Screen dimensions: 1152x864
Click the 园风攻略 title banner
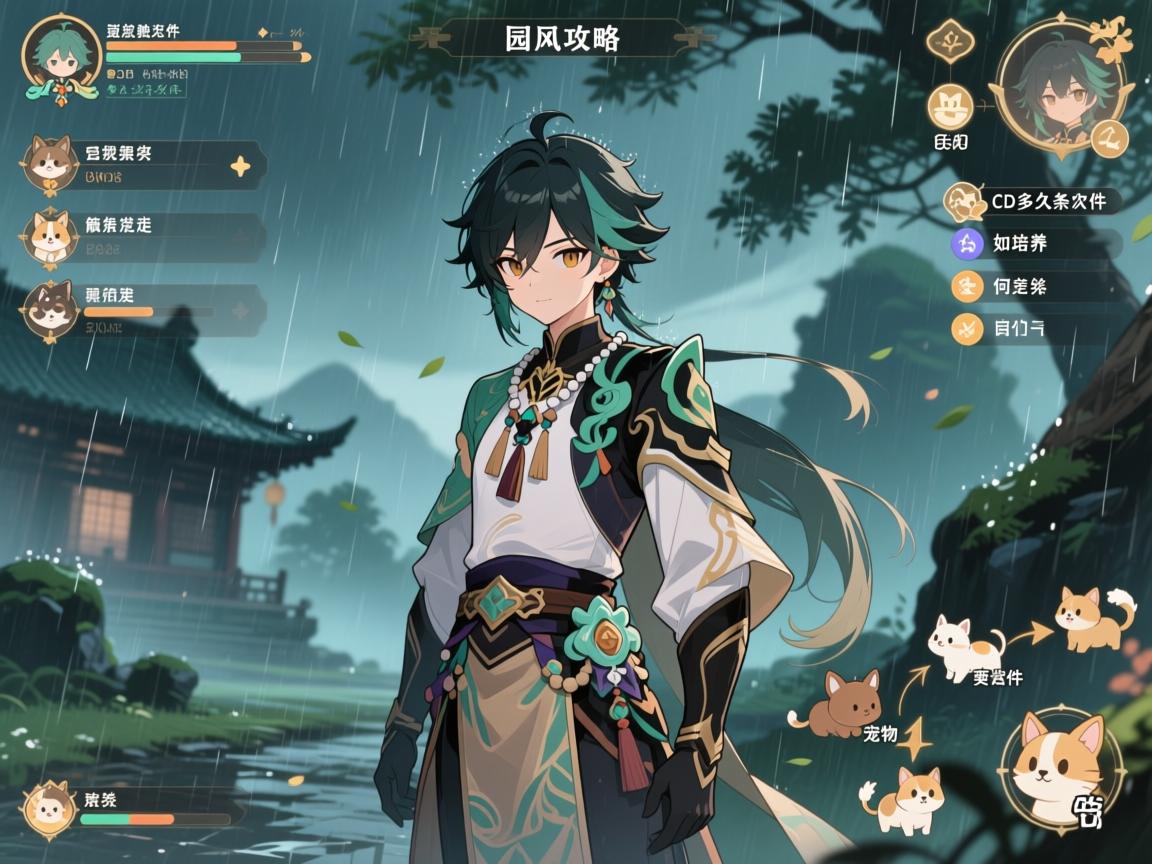(x=562, y=39)
